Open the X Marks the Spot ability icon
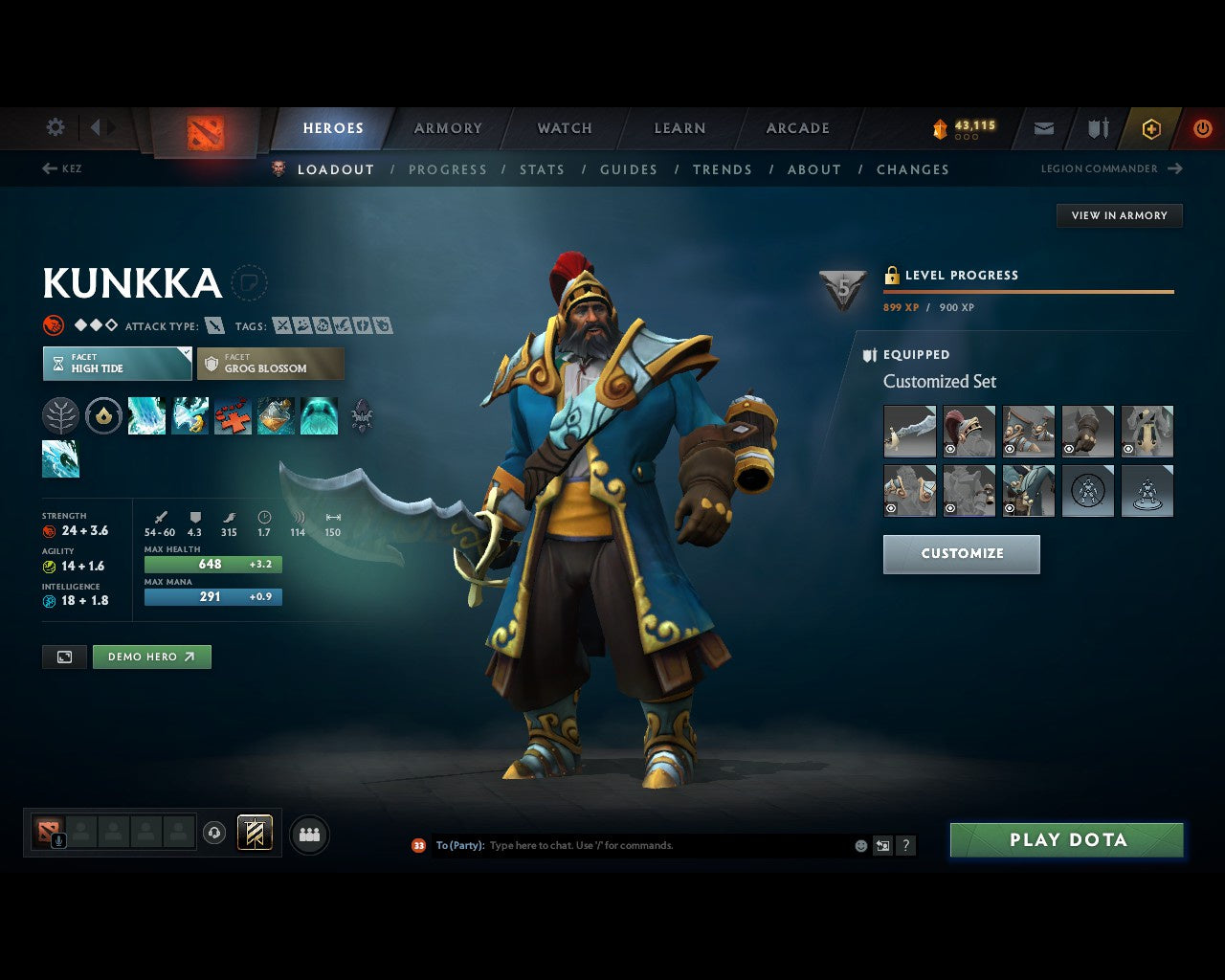Image resolution: width=1225 pixels, height=980 pixels. [233, 415]
